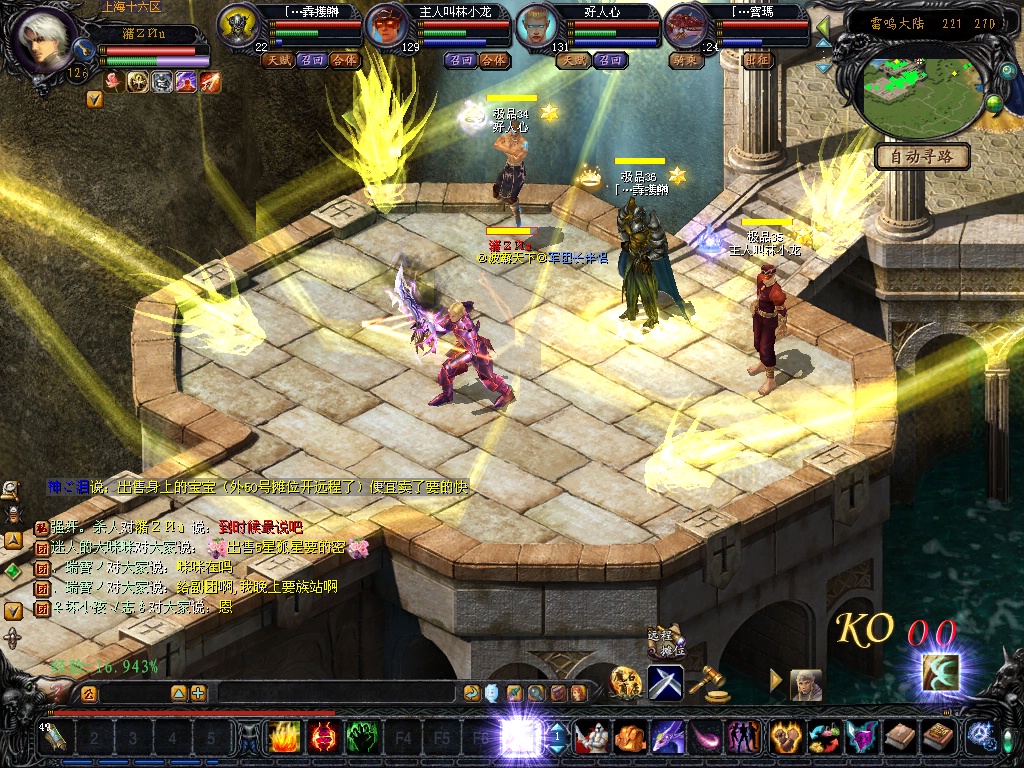
Task: Click 召回 under party member 好人心
Action: pos(610,60)
